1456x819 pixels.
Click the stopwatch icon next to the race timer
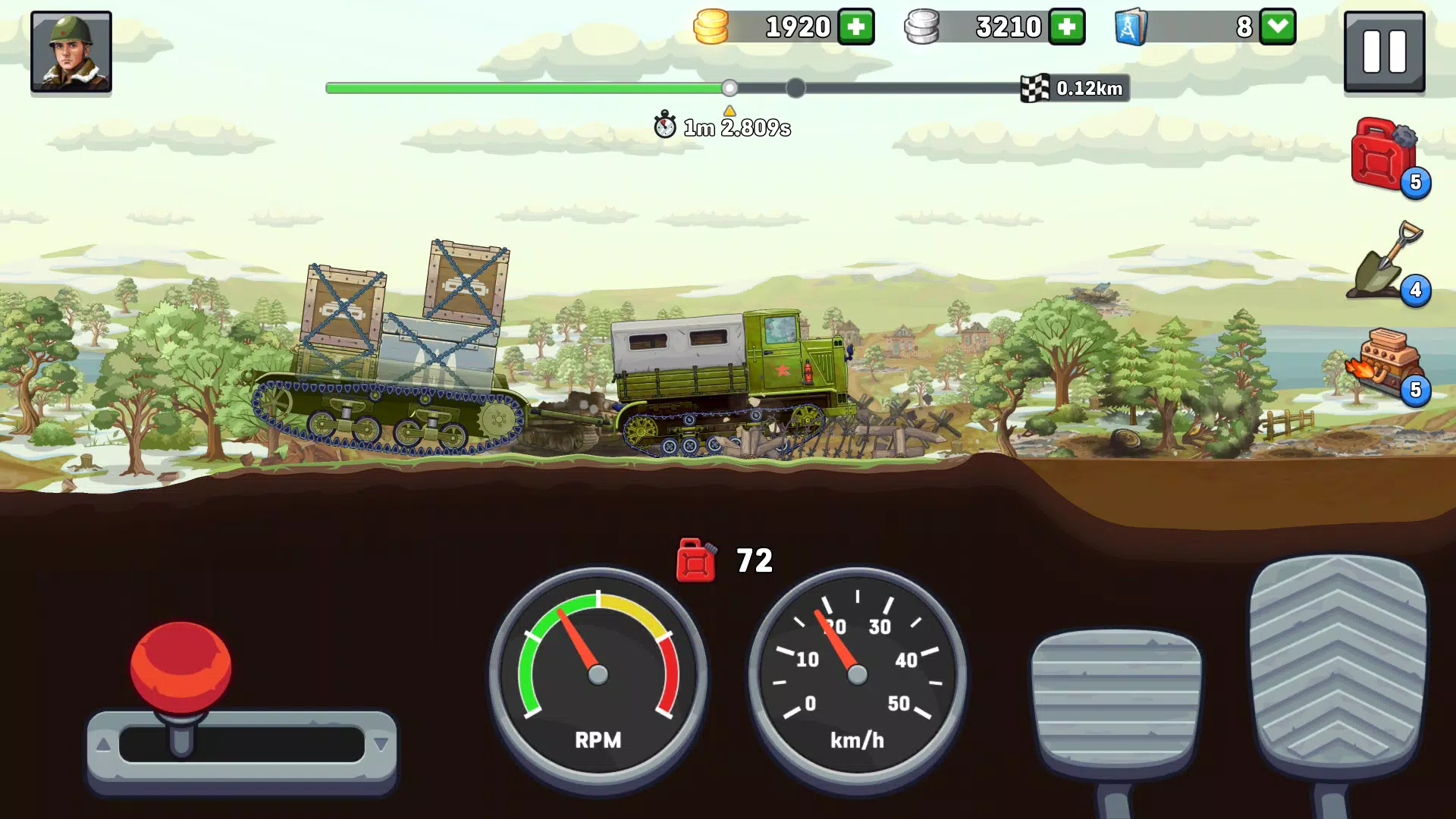666,126
